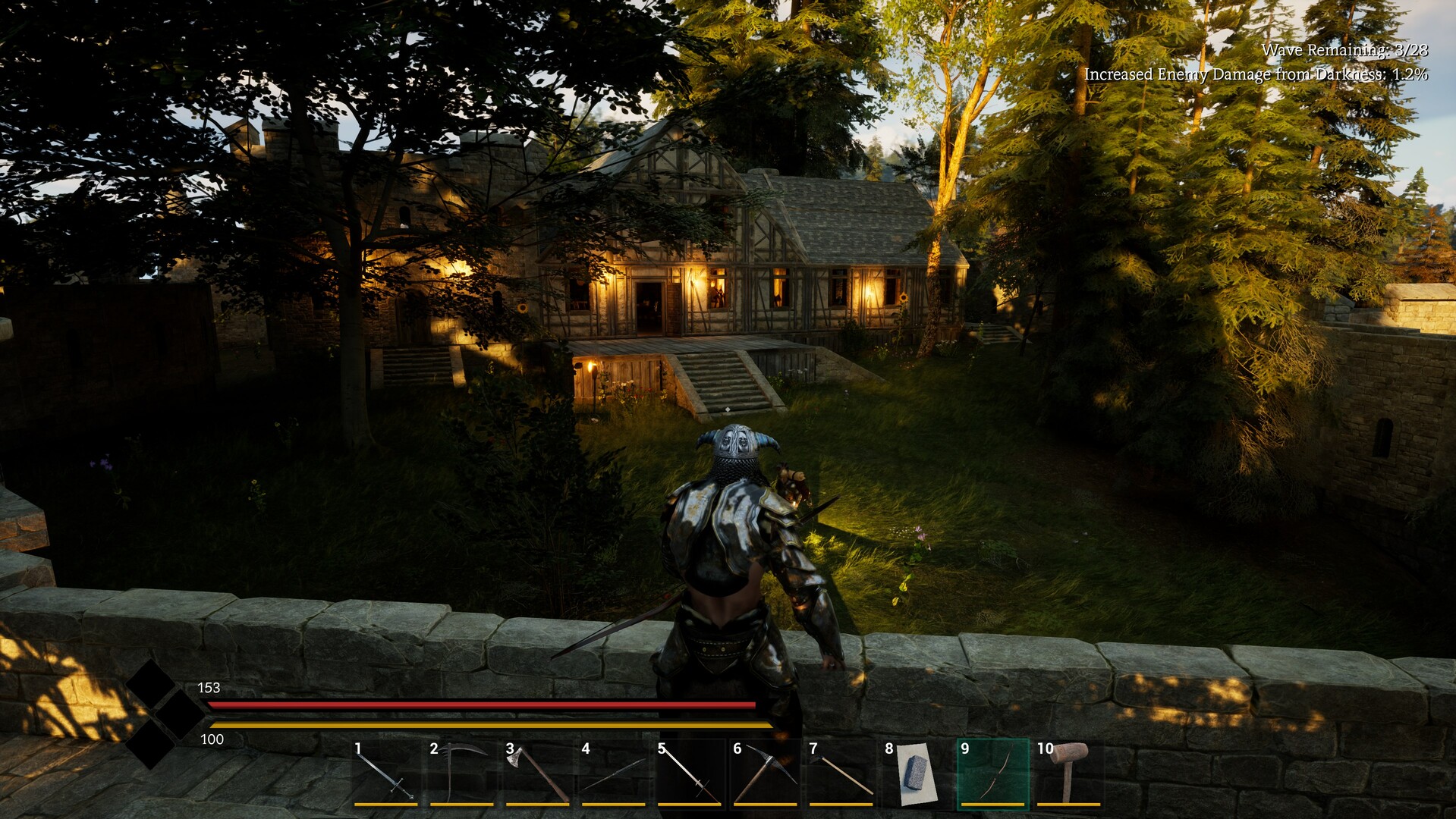Image resolution: width=1456 pixels, height=819 pixels.
Task: Equip the scythe from slot 2
Action: point(461,773)
